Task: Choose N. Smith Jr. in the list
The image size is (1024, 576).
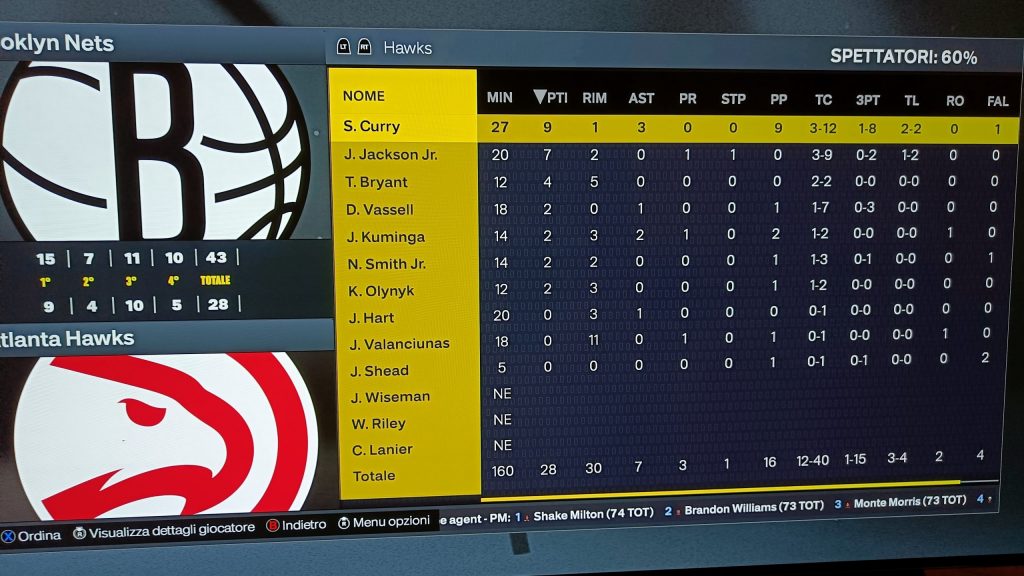Action: 385,264
